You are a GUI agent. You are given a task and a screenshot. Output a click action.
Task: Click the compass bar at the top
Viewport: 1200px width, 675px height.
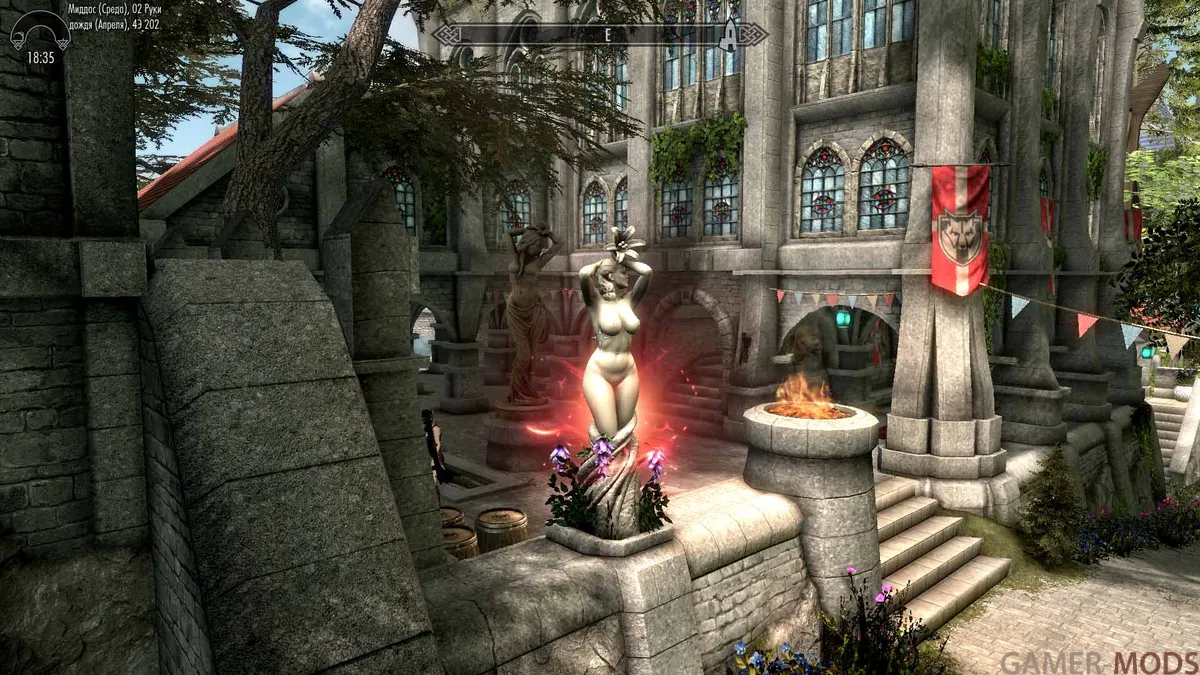[x=600, y=35]
